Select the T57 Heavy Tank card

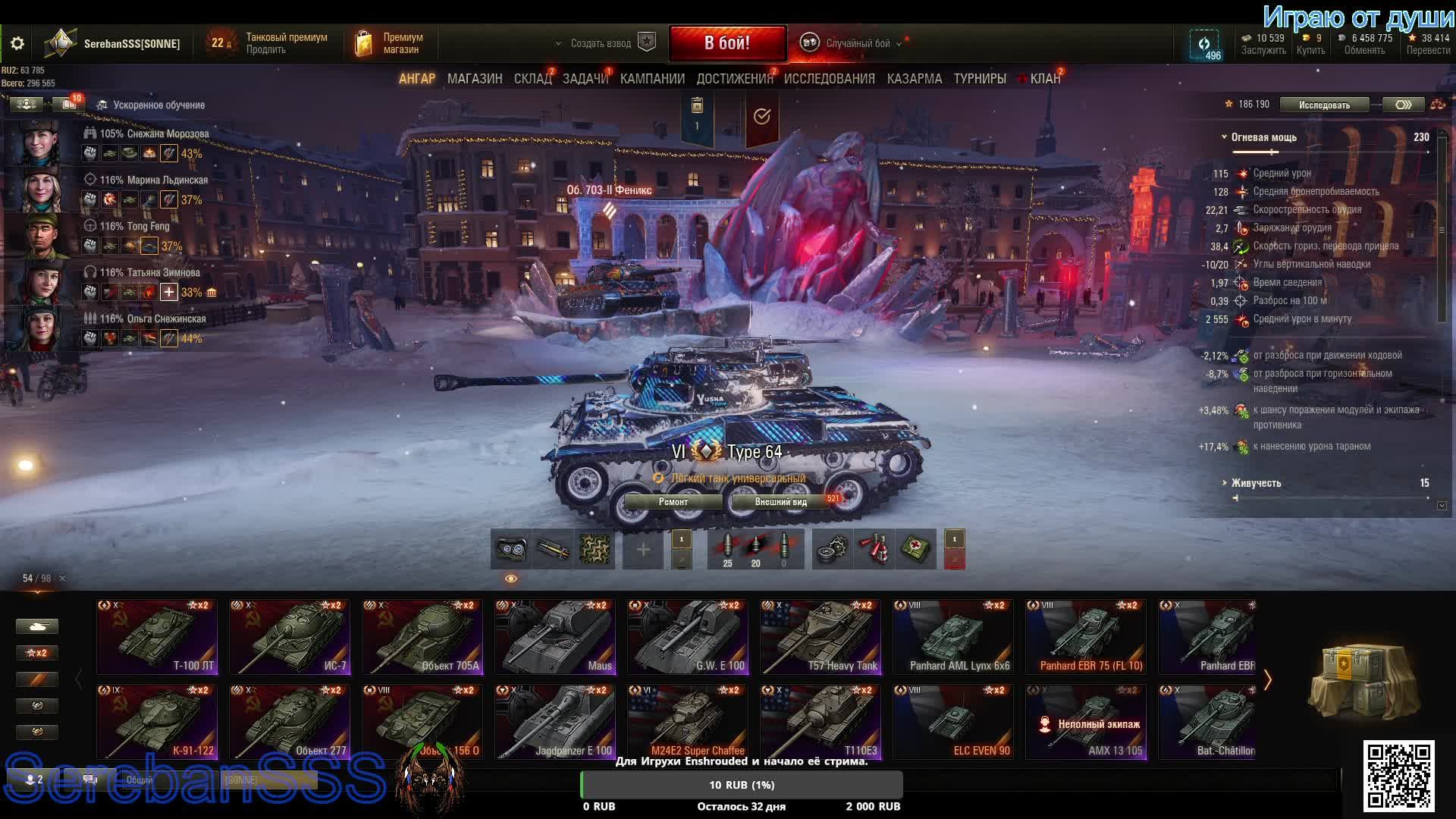pos(821,637)
